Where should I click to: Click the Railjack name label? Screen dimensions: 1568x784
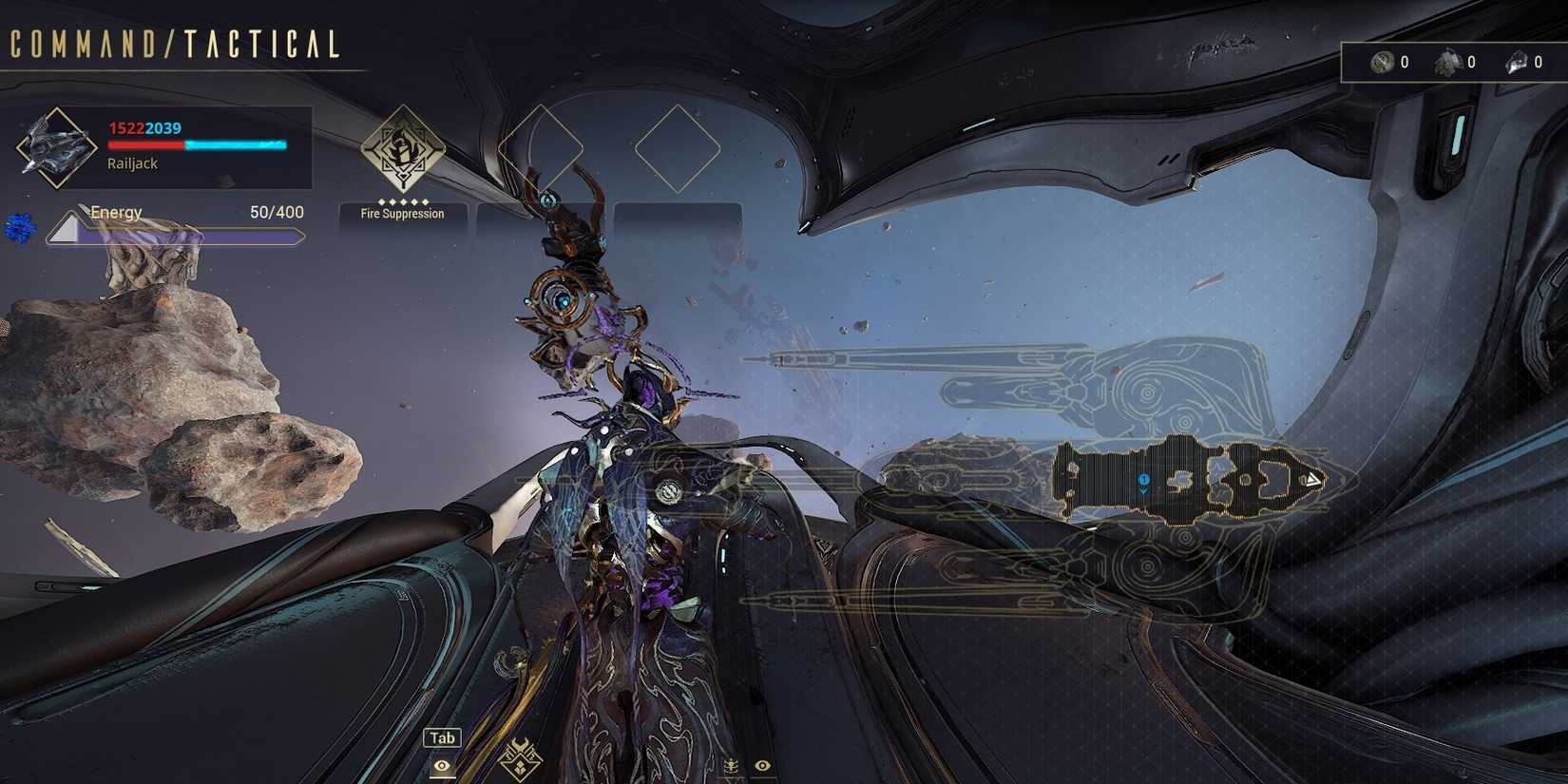point(132,163)
